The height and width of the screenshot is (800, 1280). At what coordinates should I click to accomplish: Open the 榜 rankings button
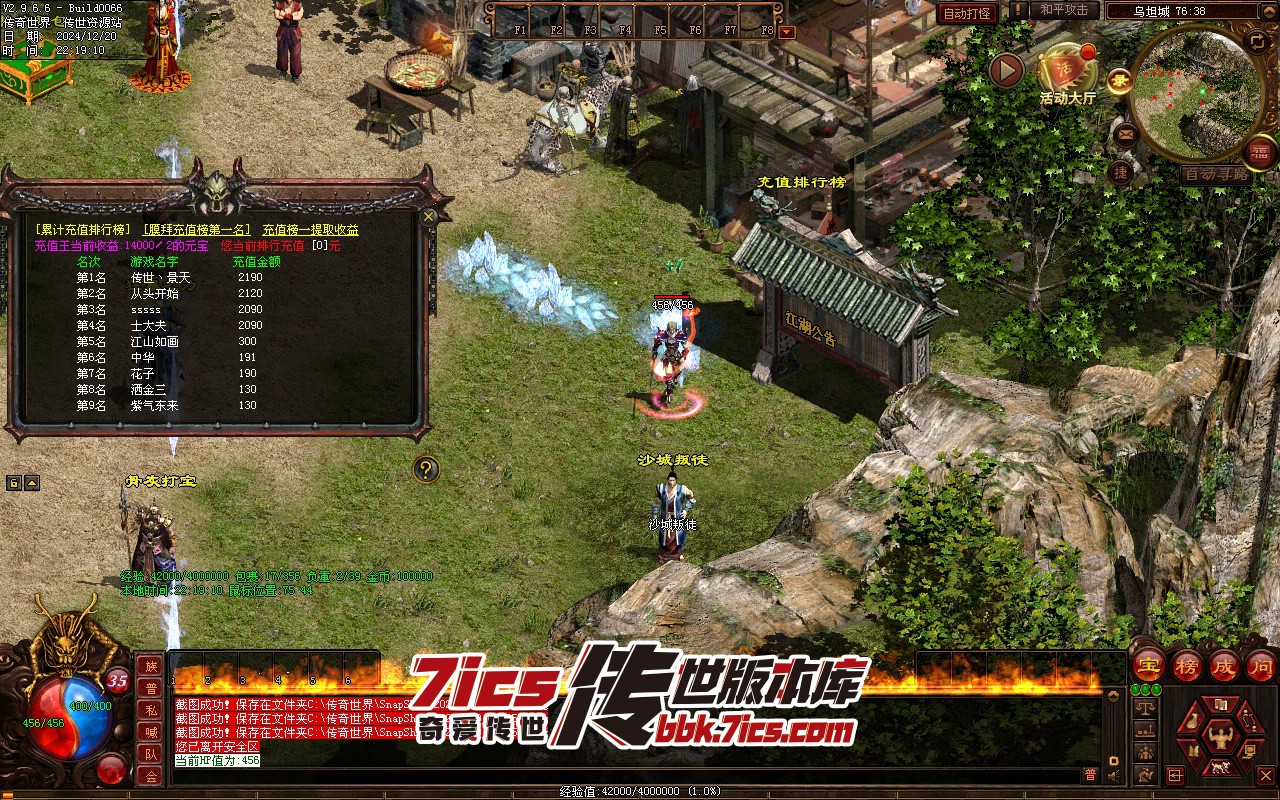tap(1187, 666)
